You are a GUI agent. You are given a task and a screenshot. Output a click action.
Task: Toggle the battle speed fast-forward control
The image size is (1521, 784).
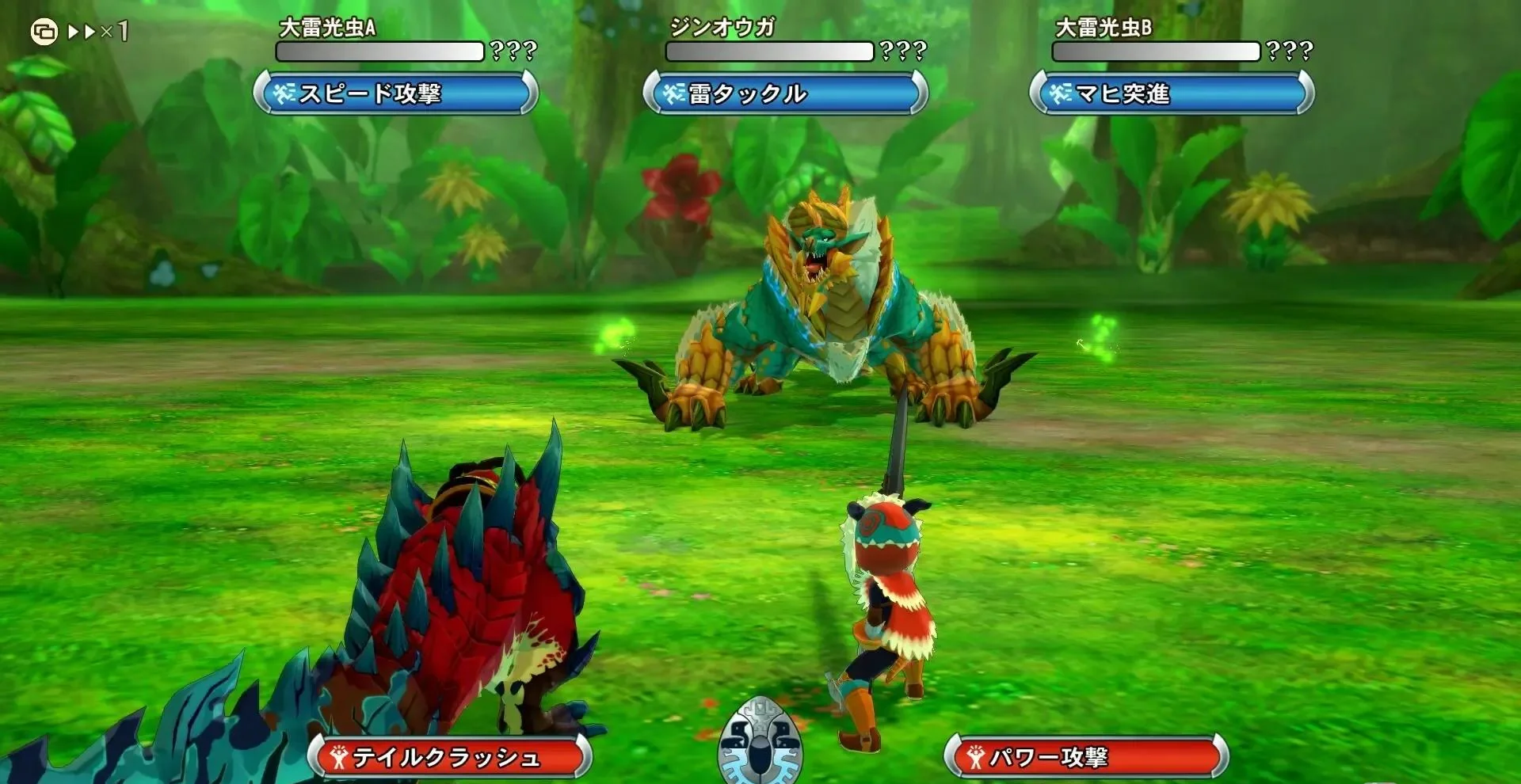pyautogui.click(x=97, y=32)
